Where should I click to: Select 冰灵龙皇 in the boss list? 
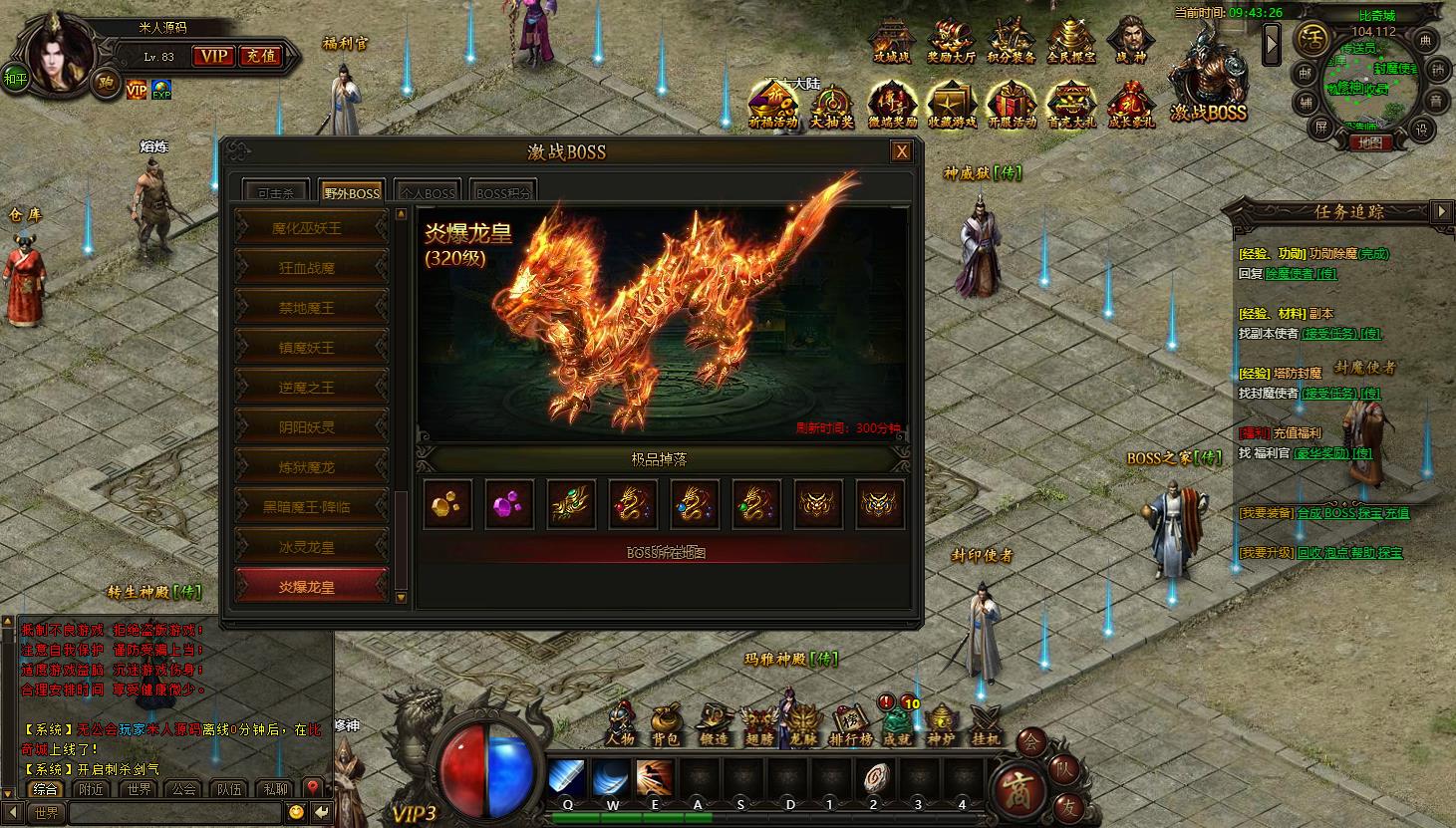310,547
